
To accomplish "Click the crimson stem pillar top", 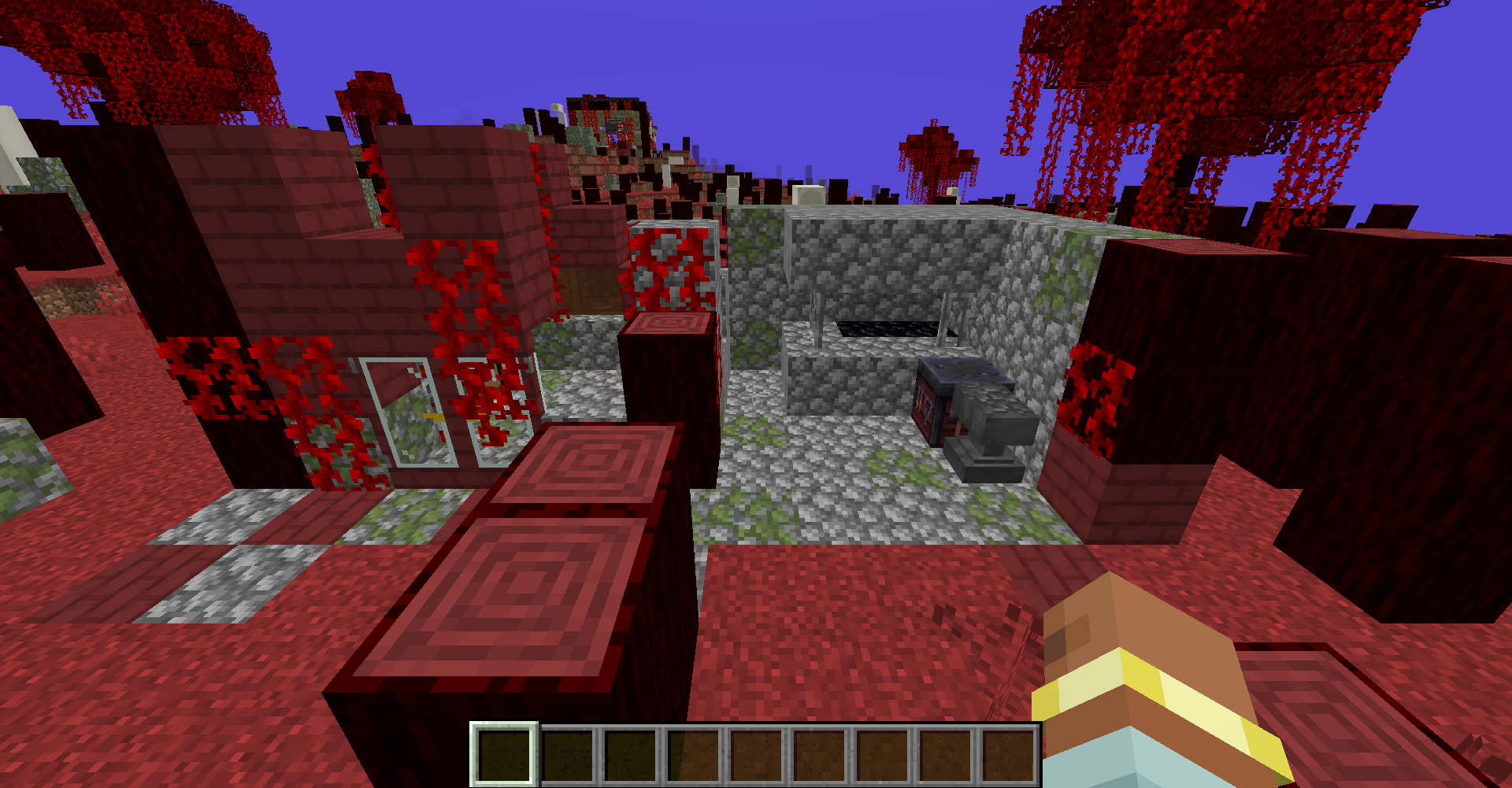I will point(669,323).
